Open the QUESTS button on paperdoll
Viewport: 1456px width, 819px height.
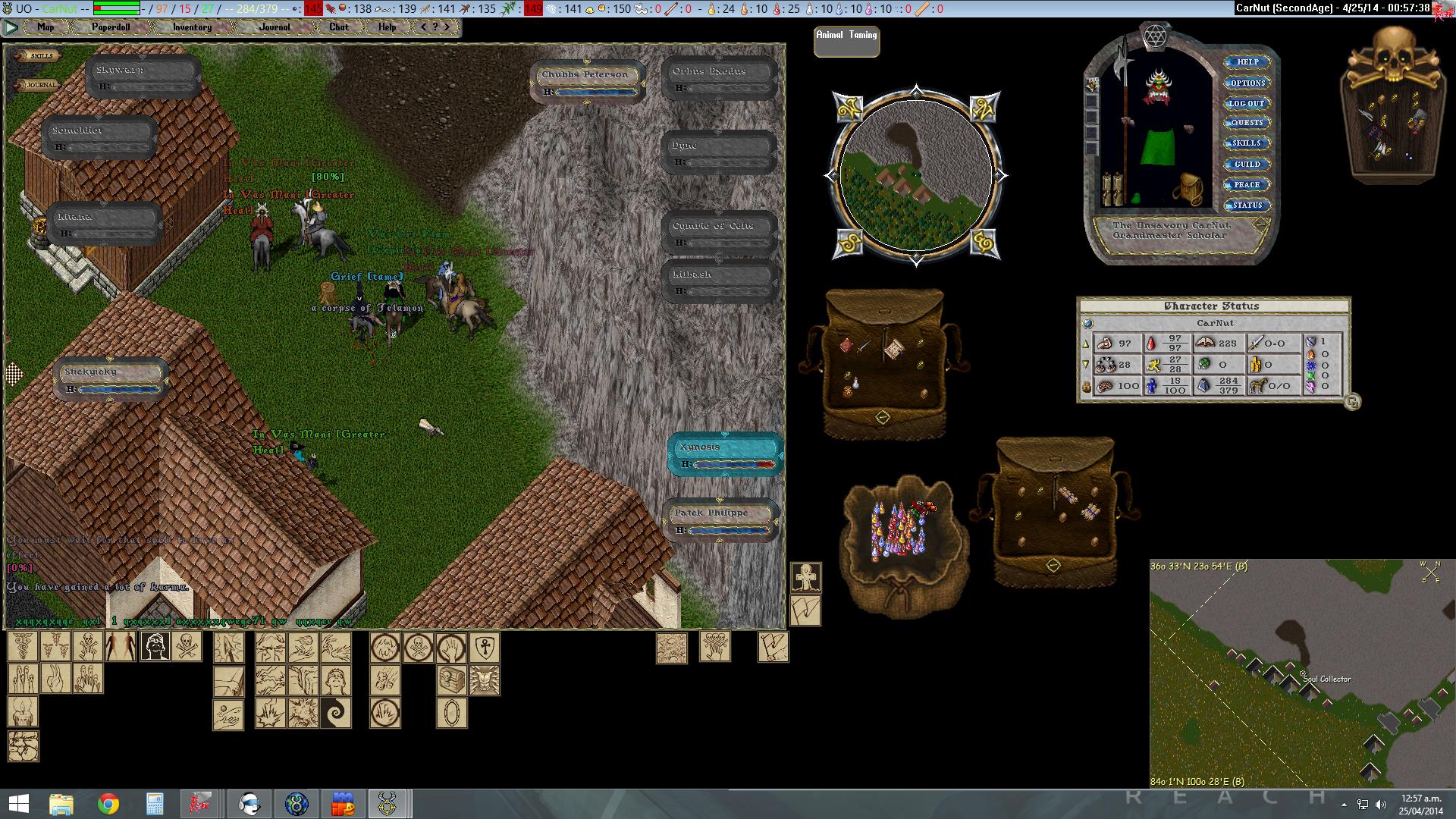(1247, 123)
